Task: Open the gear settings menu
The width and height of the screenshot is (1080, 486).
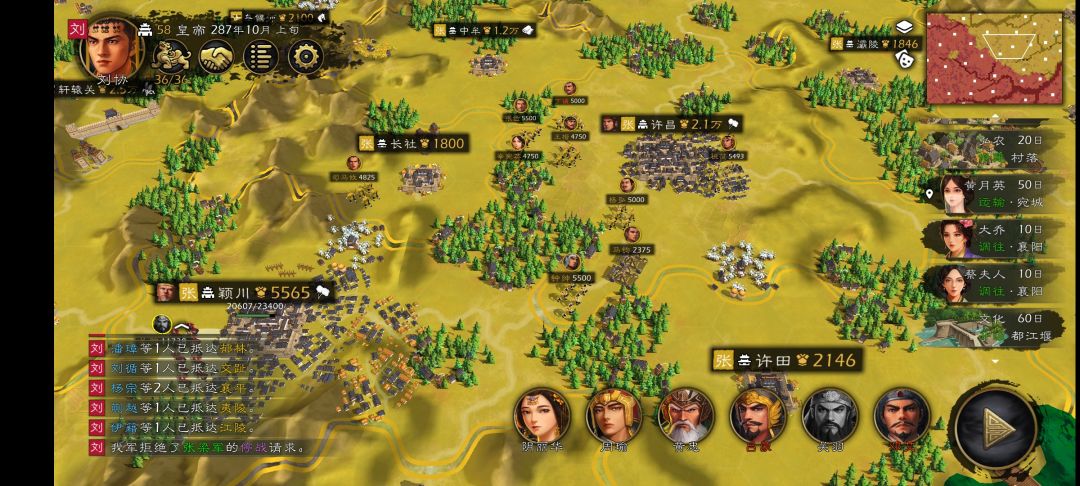Action: click(x=306, y=57)
